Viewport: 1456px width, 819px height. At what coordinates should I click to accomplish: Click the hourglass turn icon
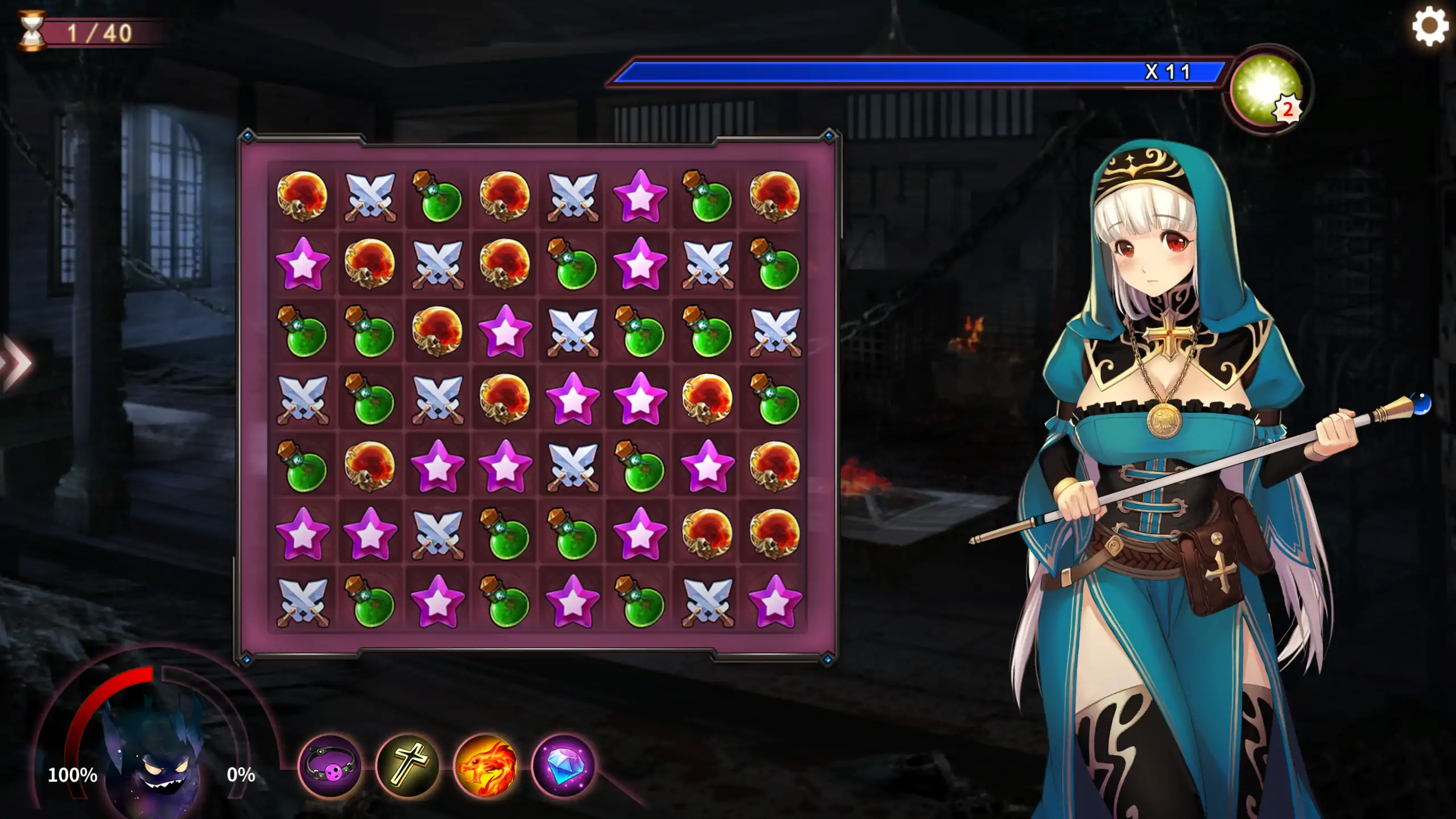tap(32, 30)
